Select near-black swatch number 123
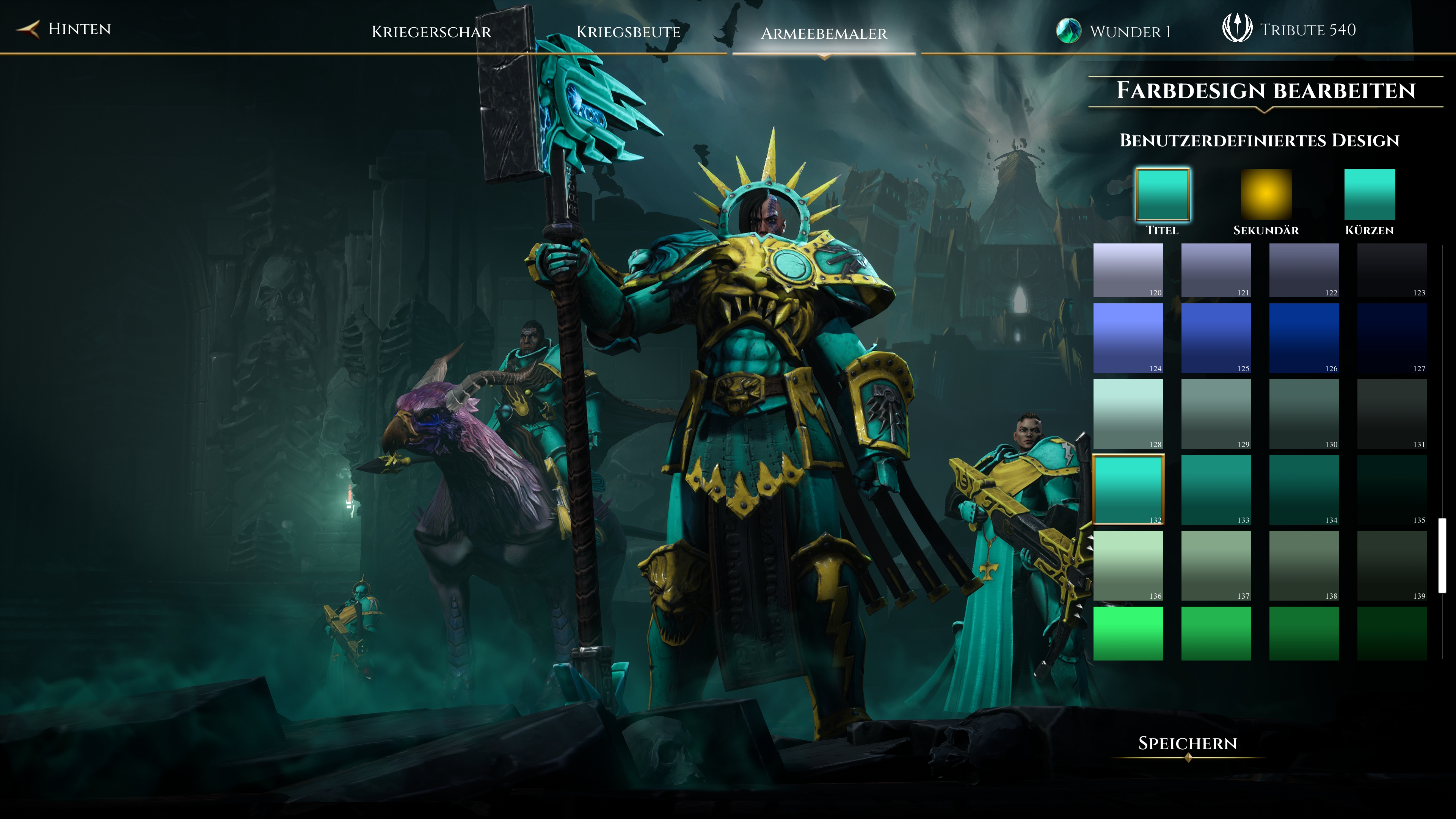The width and height of the screenshot is (1456, 819). [x=1392, y=270]
